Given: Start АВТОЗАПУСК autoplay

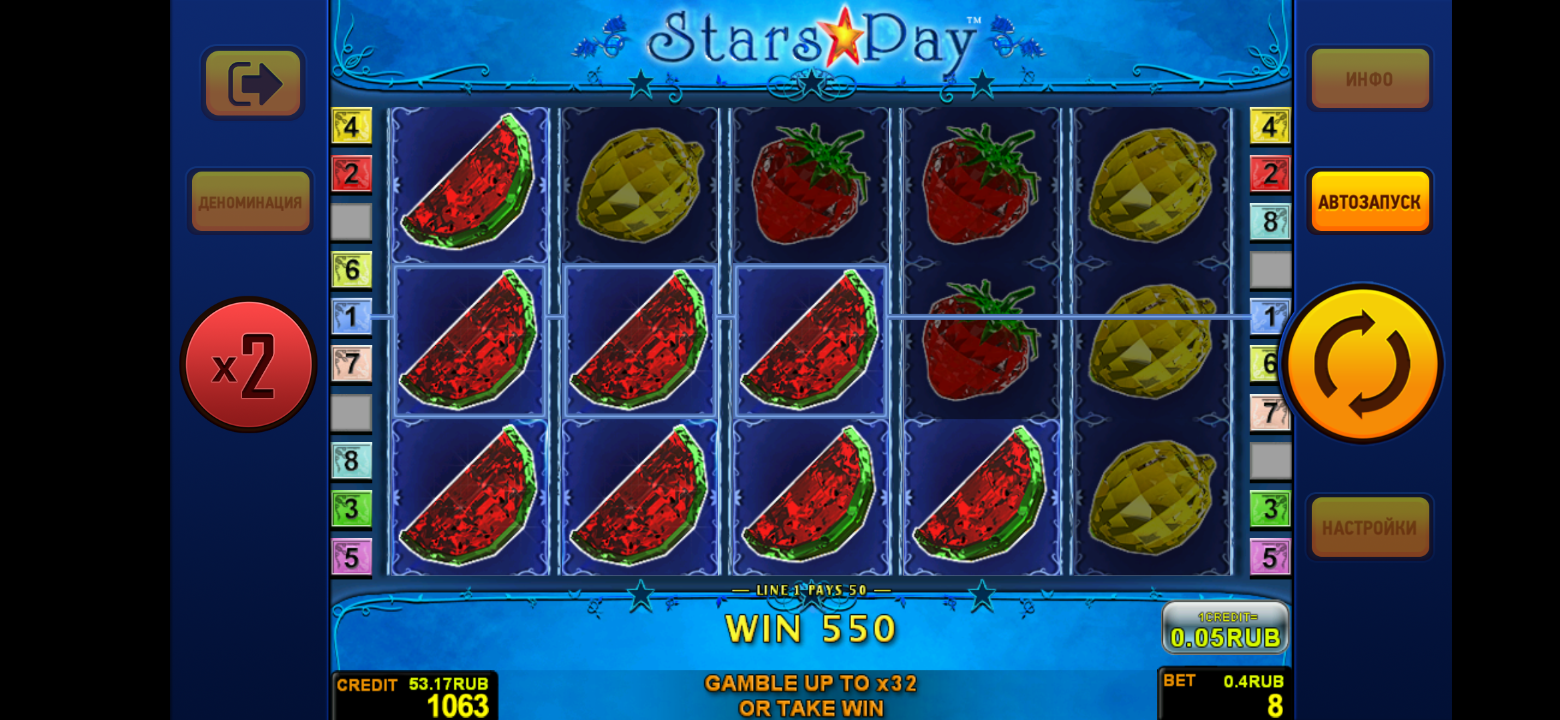Looking at the screenshot, I should pos(1369,202).
